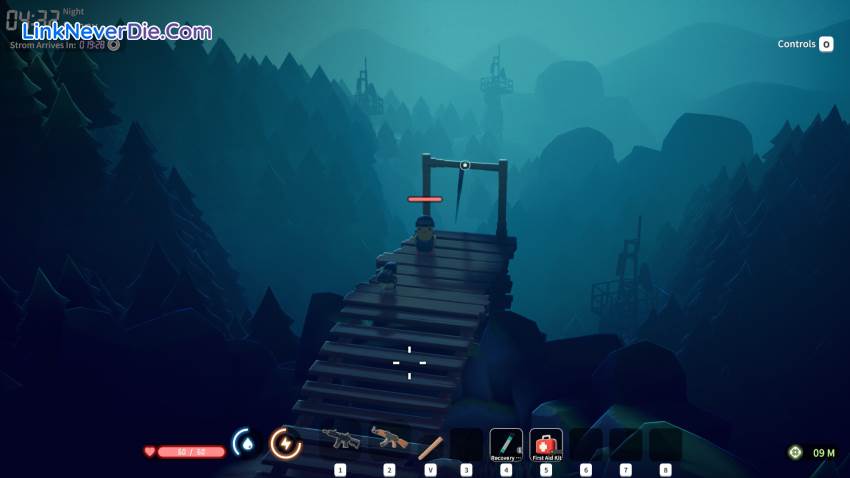Click the glowing target distance marker icon
This screenshot has height=478, width=850.
795,452
